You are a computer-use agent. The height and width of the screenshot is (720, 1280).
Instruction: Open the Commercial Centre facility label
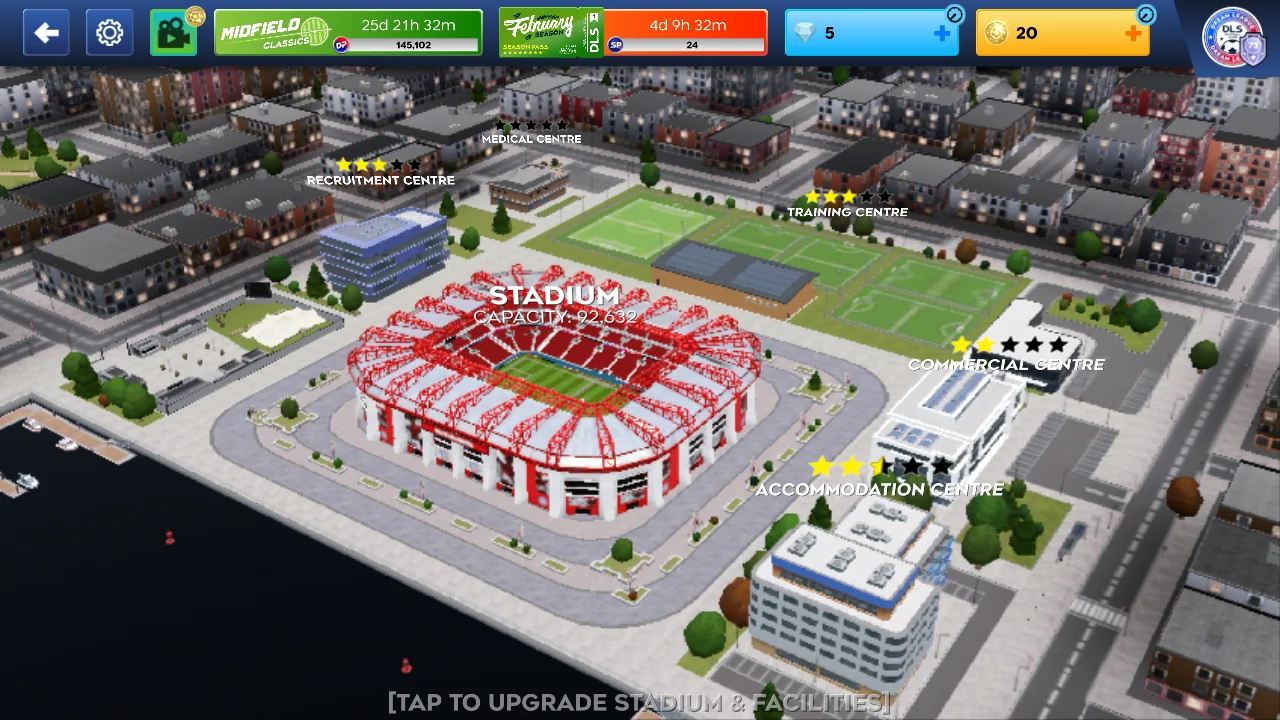pos(1006,364)
